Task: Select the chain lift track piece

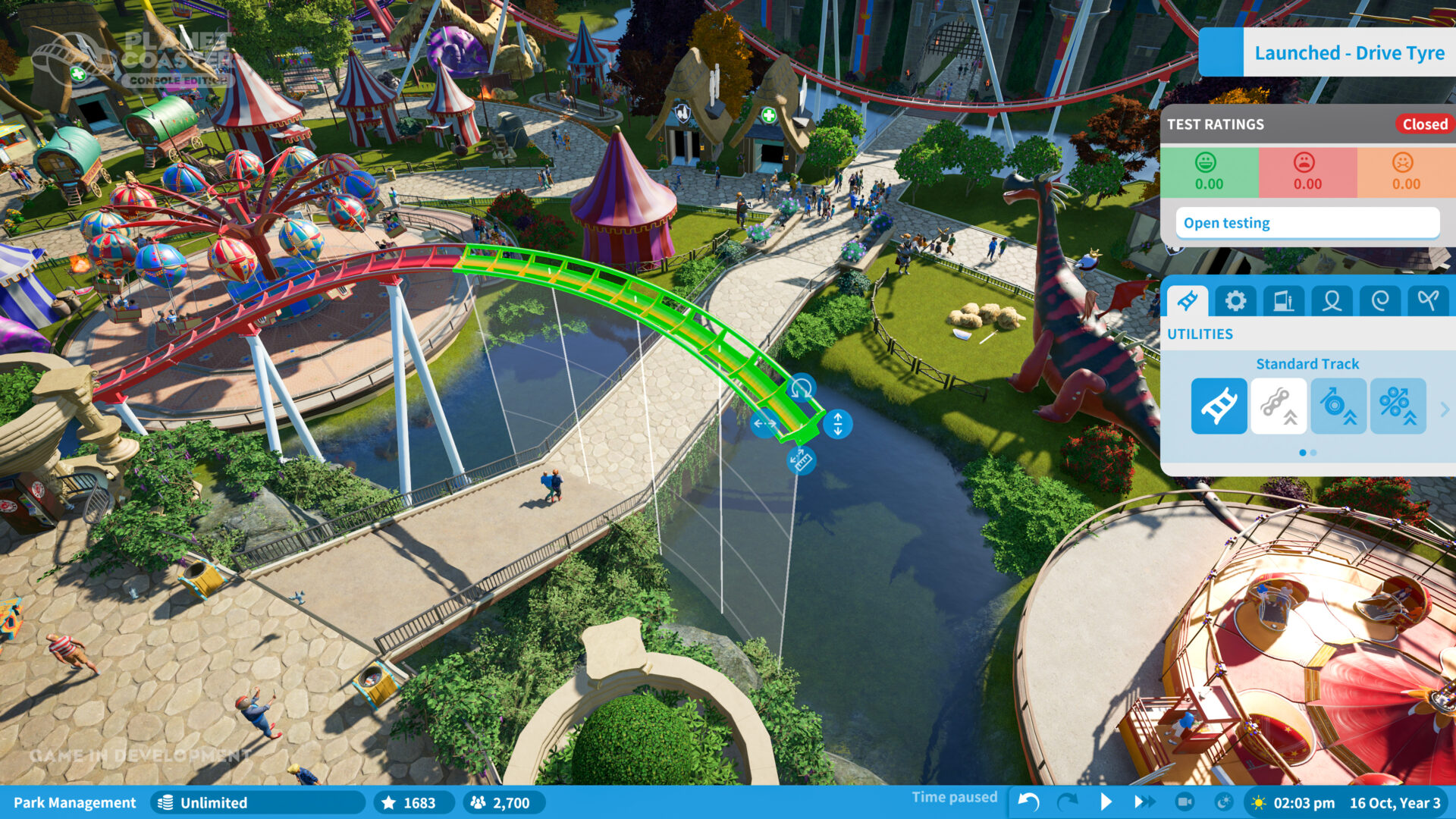Action: click(x=1279, y=406)
